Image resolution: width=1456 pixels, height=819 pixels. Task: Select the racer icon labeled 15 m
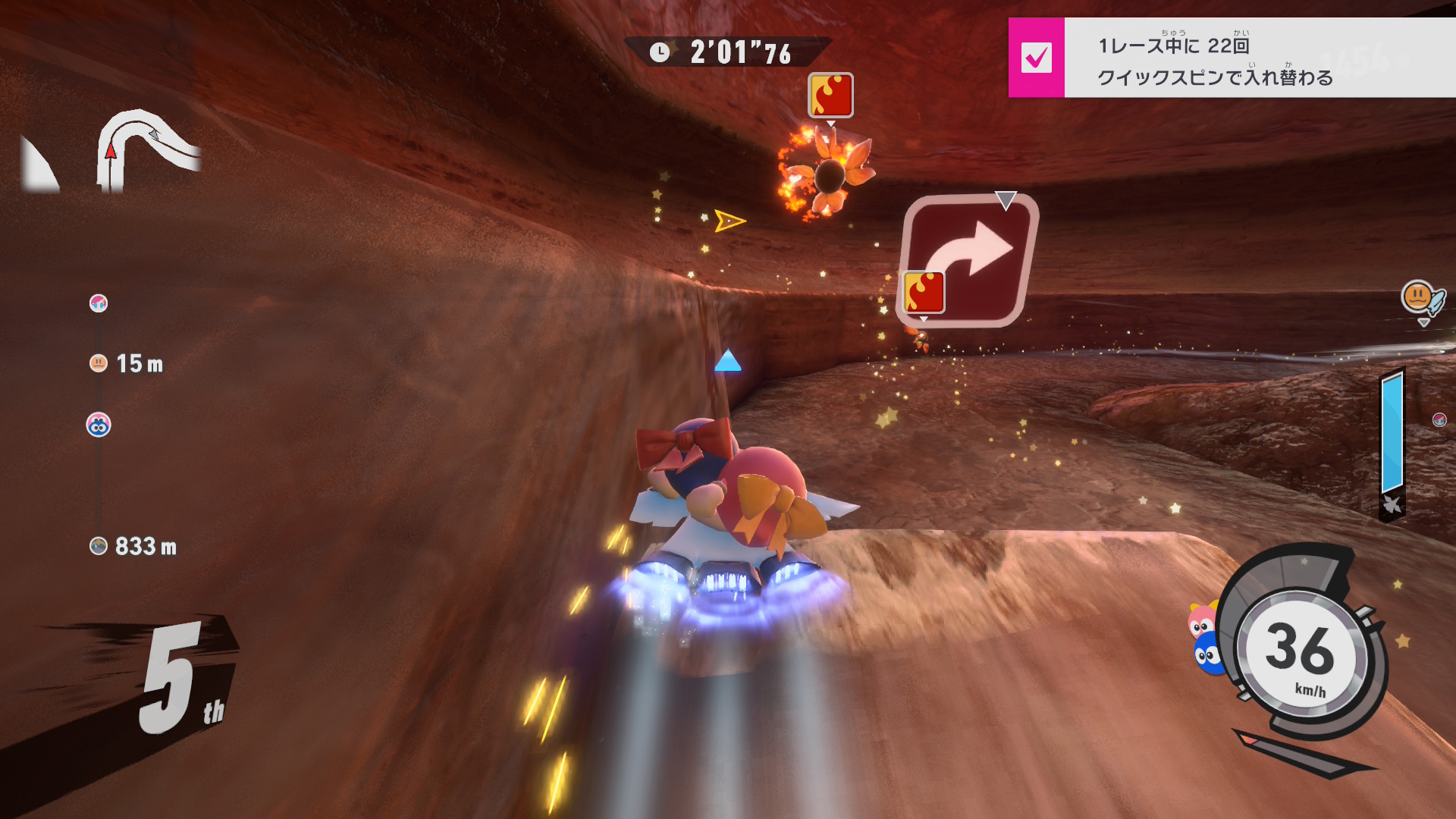click(99, 363)
